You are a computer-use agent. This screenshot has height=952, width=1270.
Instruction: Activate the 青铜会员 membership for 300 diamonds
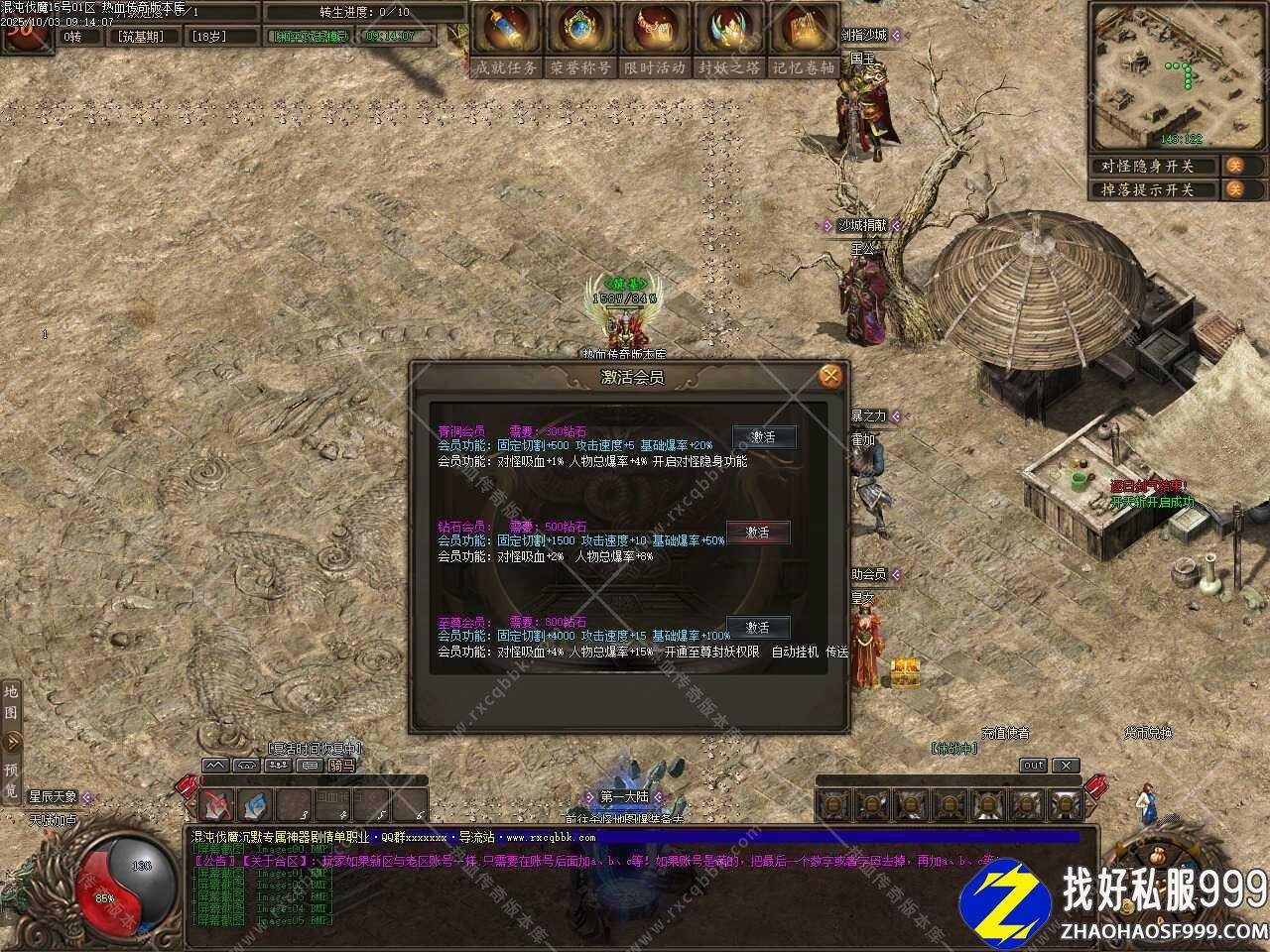click(762, 437)
